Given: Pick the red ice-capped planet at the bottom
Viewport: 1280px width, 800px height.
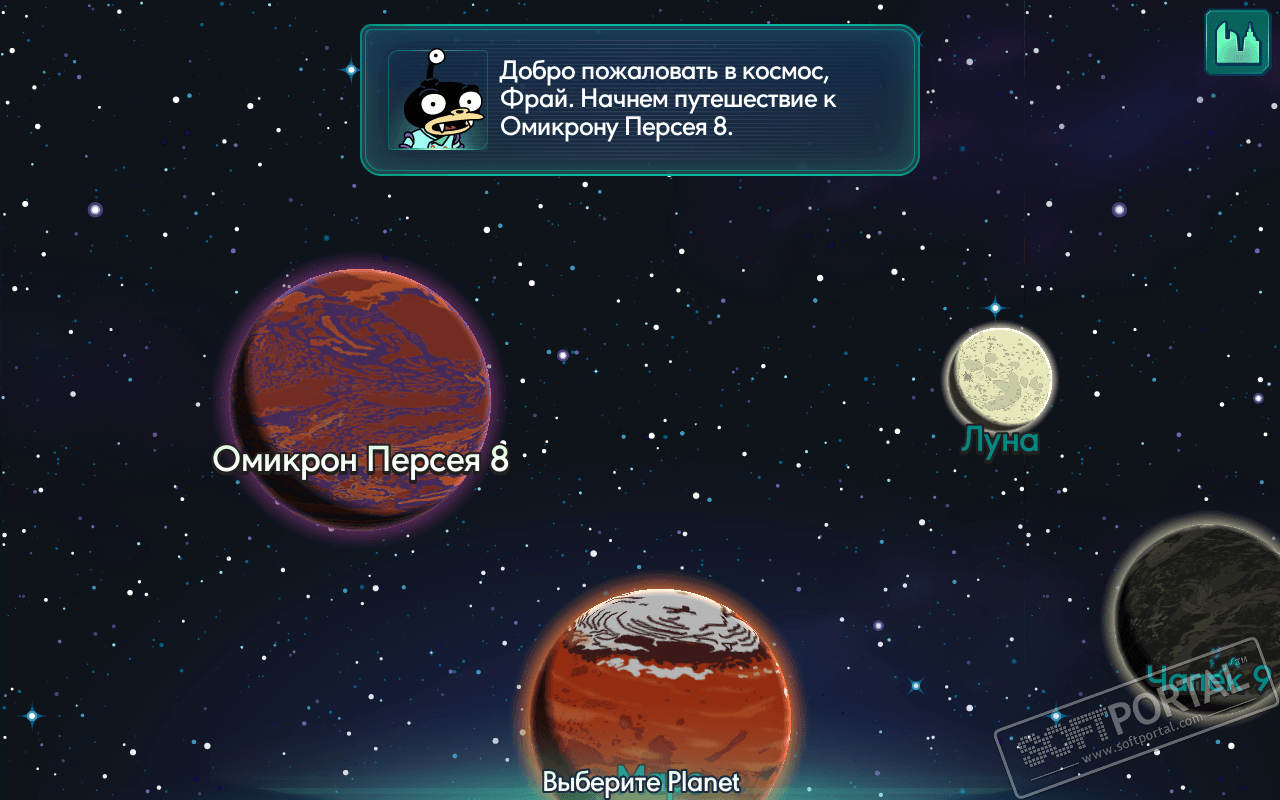Looking at the screenshot, I should (x=658, y=690).
